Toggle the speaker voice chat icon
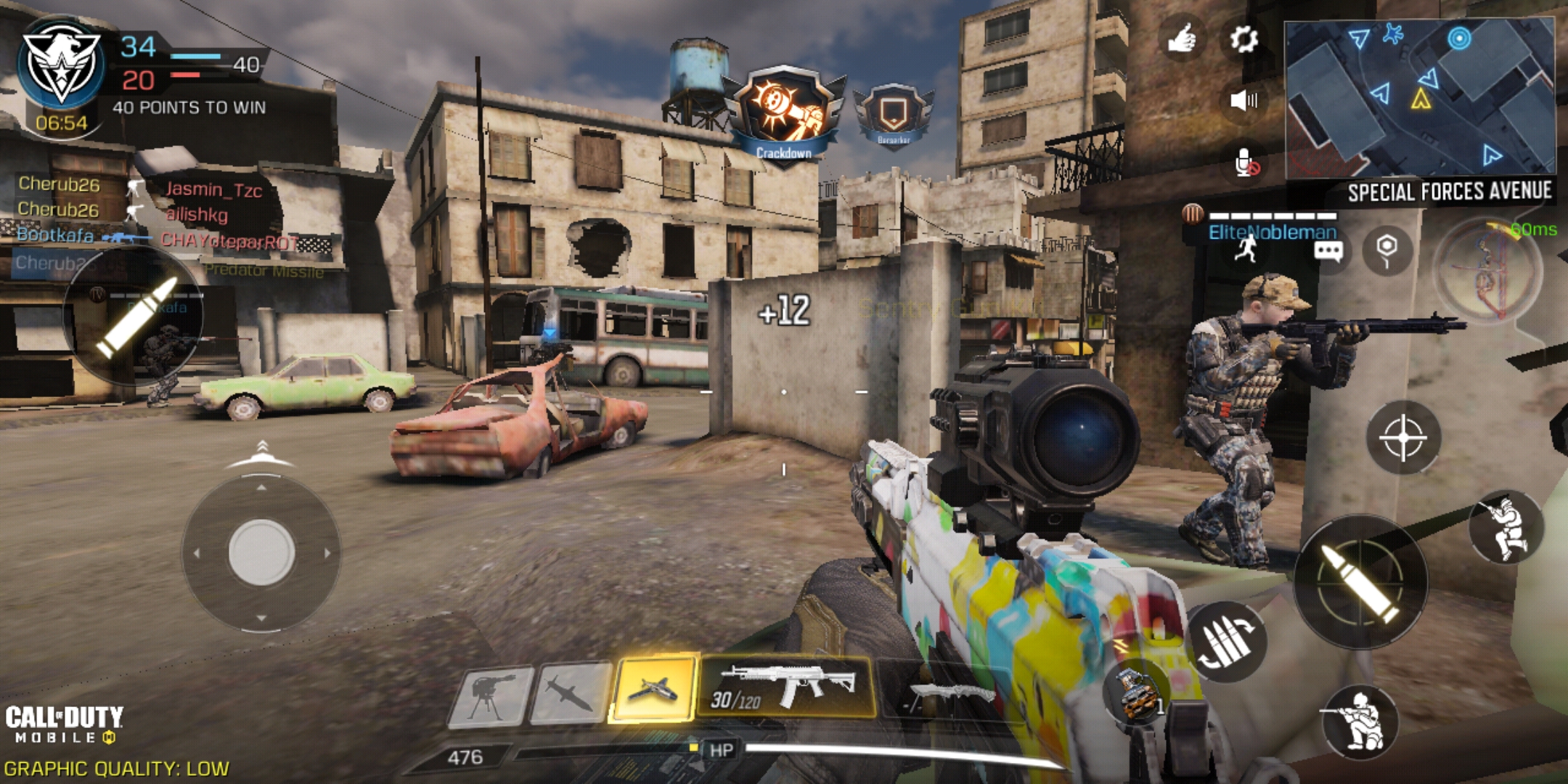This screenshot has width=1568, height=784. tap(1244, 100)
